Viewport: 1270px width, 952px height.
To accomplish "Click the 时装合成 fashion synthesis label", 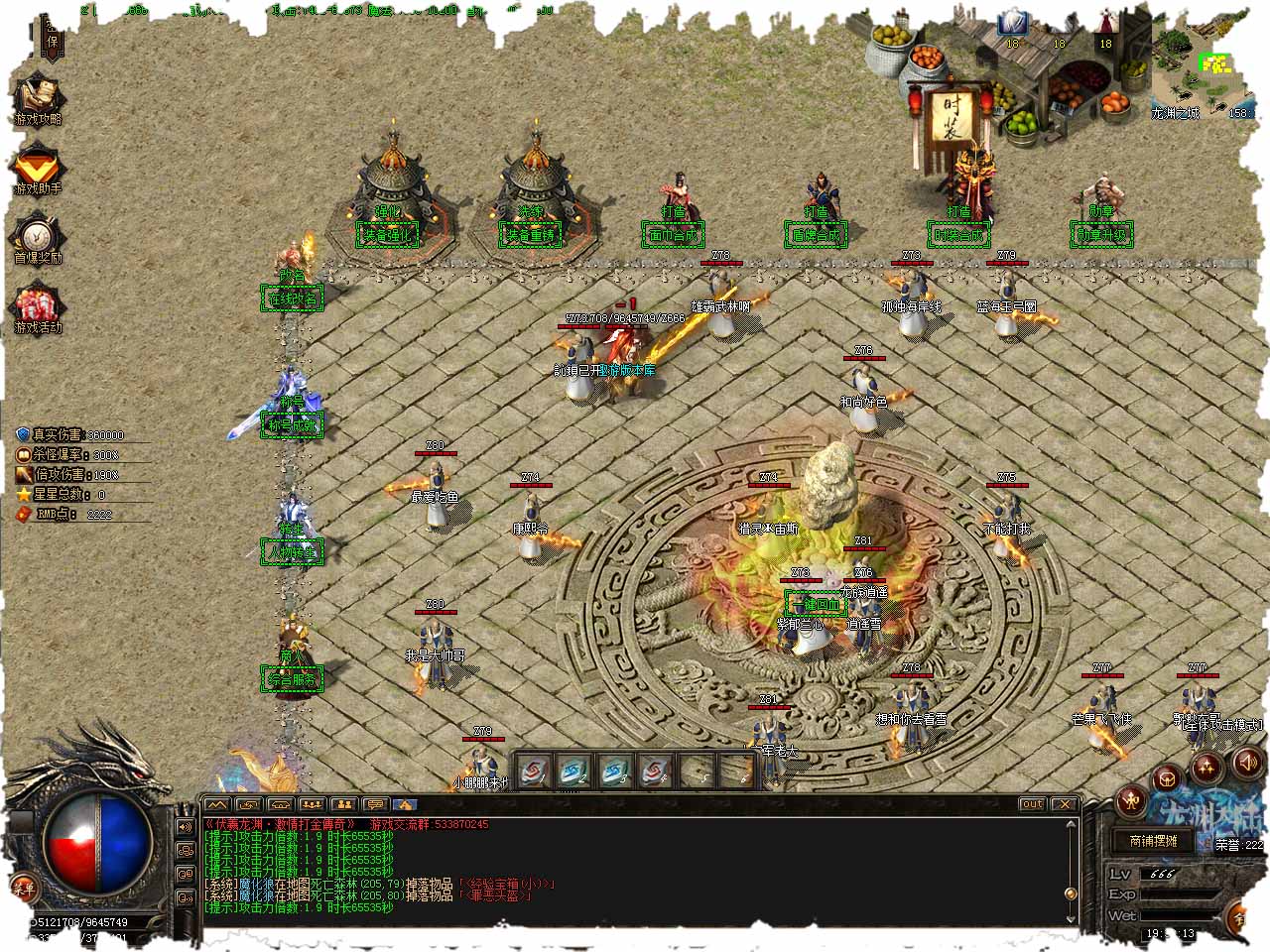I will (x=958, y=235).
